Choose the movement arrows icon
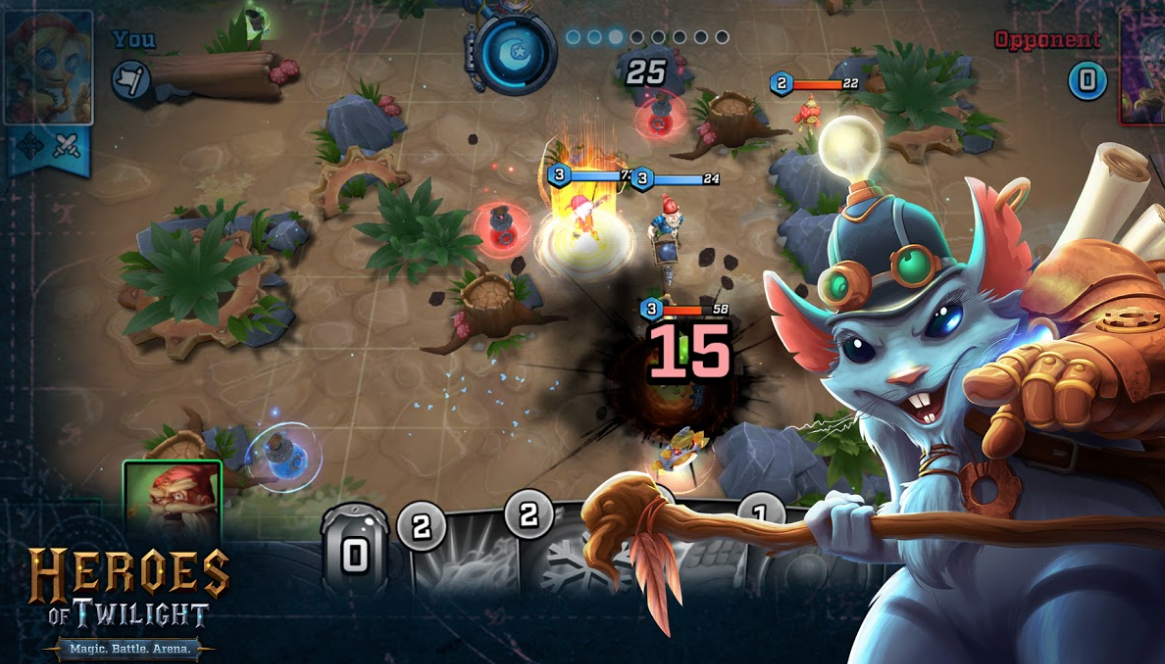Viewport: 1165px width, 664px height. pyautogui.click(x=30, y=146)
